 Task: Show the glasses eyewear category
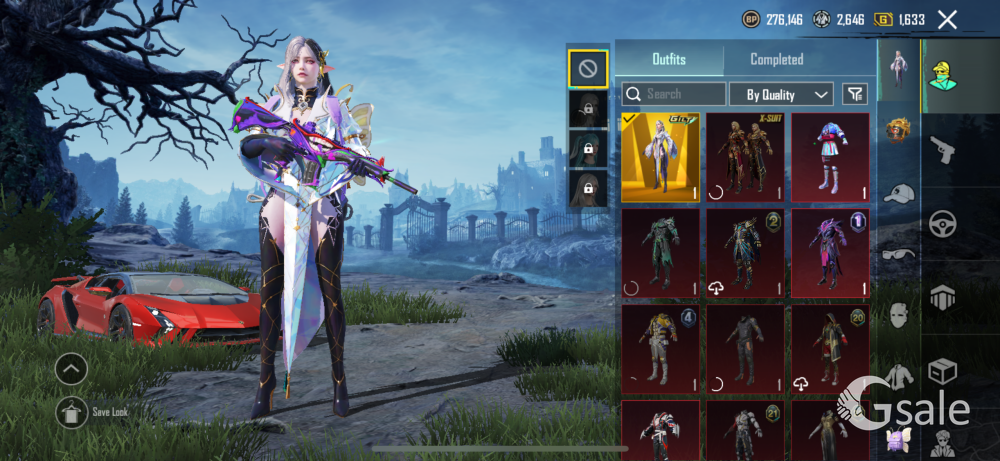pyautogui.click(x=899, y=255)
